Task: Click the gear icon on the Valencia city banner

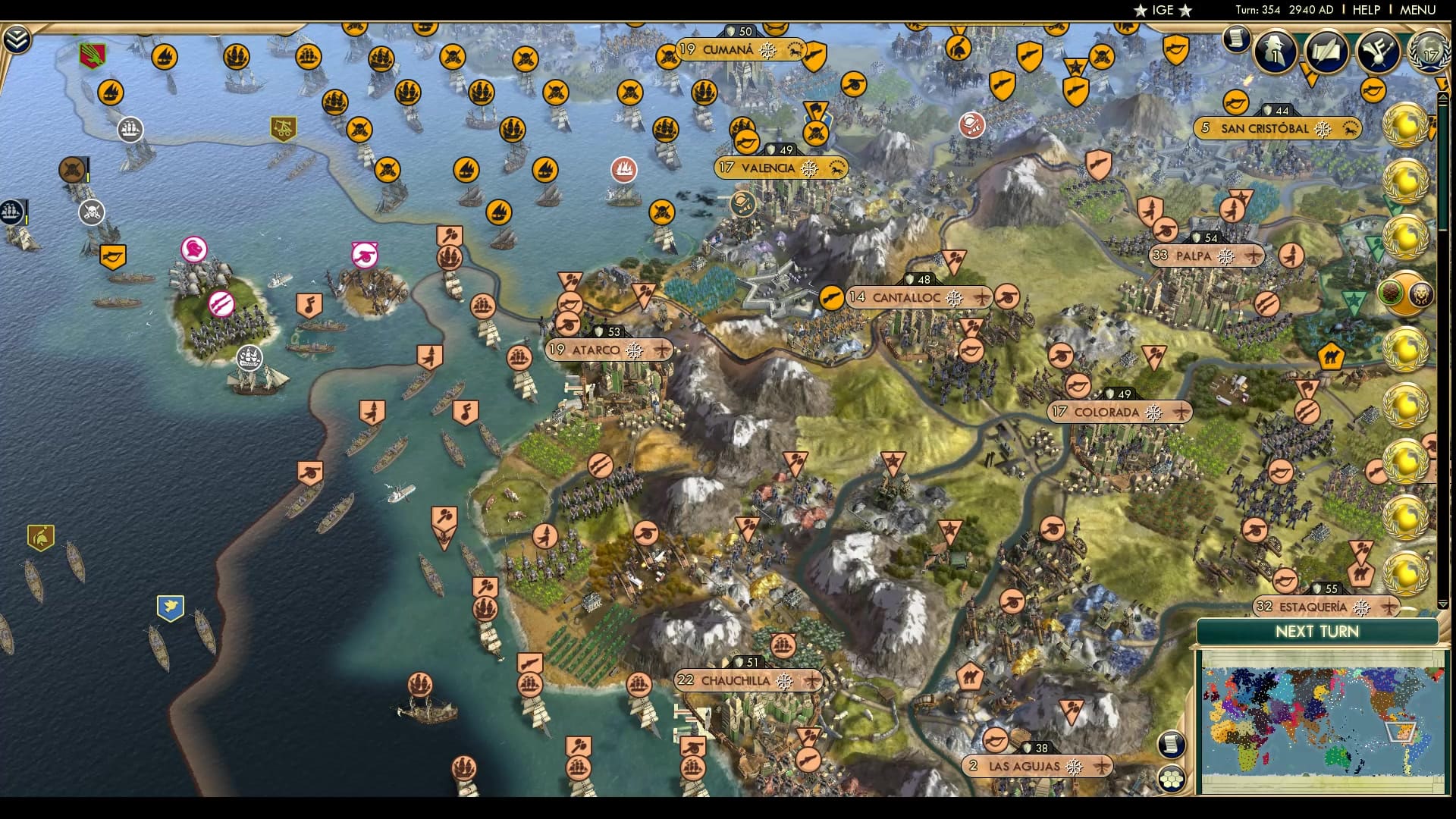Action: [x=808, y=168]
